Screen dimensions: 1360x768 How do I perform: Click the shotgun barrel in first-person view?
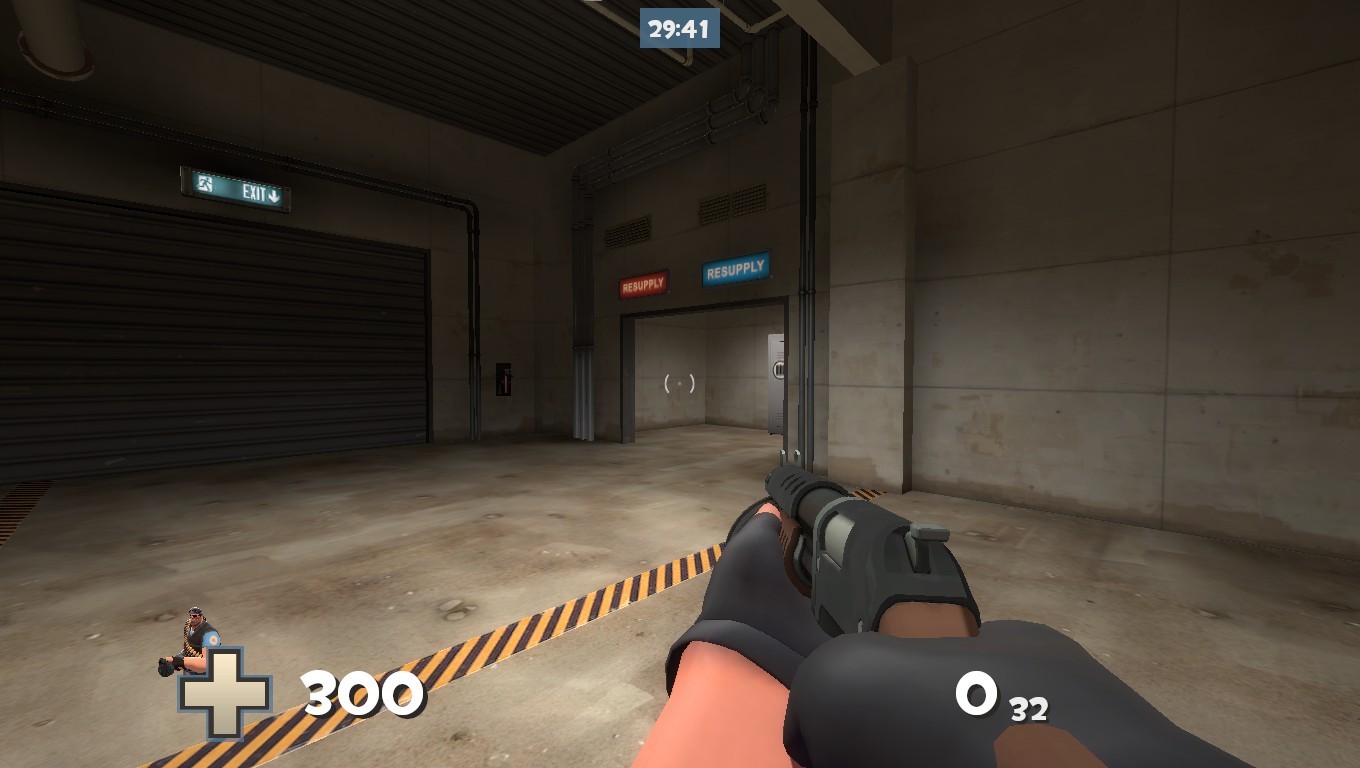(x=792, y=481)
